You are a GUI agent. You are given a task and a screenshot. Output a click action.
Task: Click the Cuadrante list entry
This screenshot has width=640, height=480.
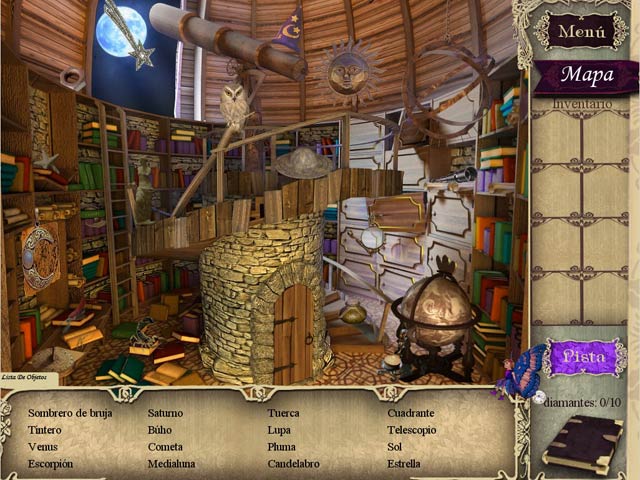click(x=411, y=413)
